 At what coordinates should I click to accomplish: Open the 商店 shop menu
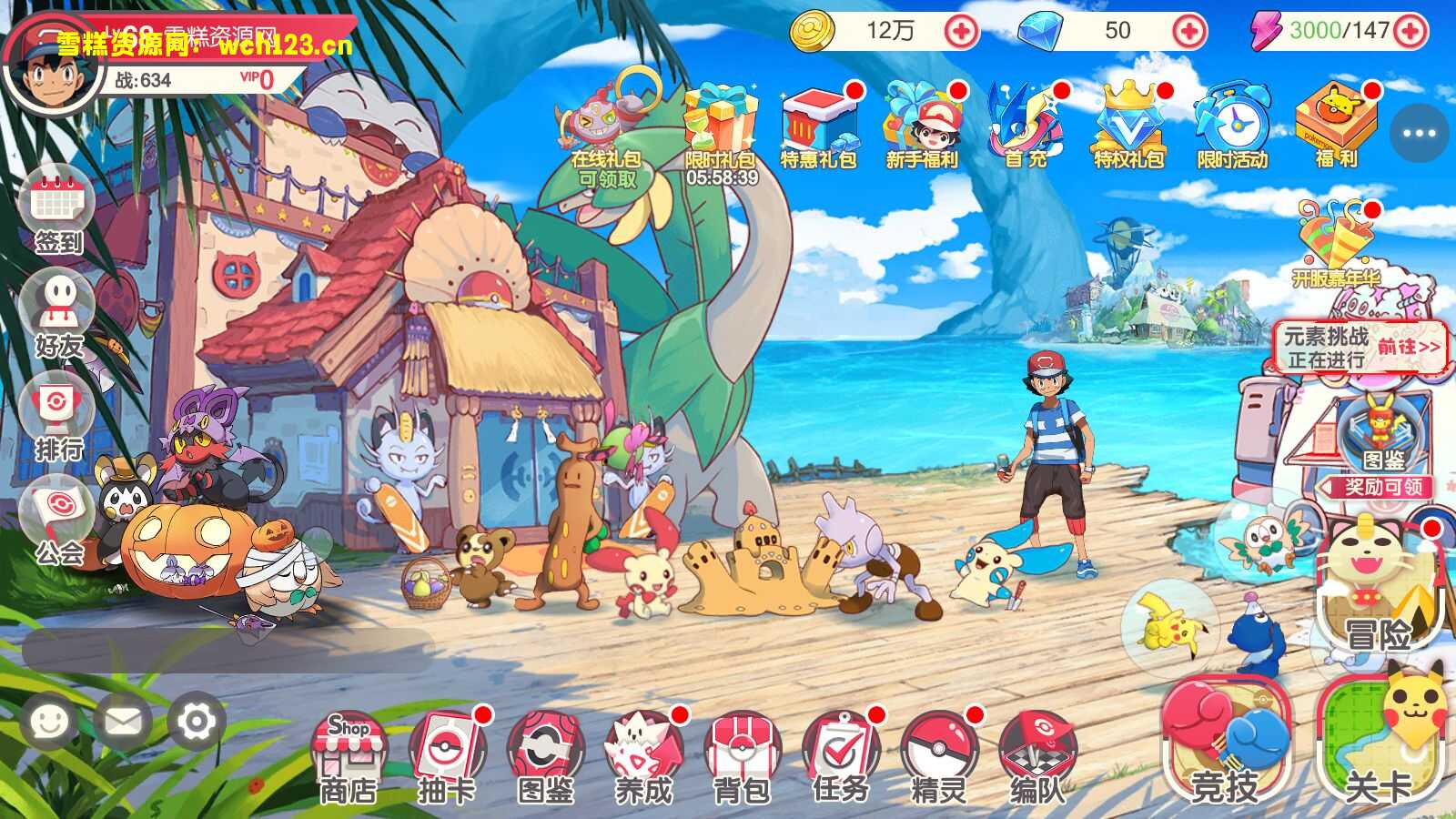[x=348, y=755]
